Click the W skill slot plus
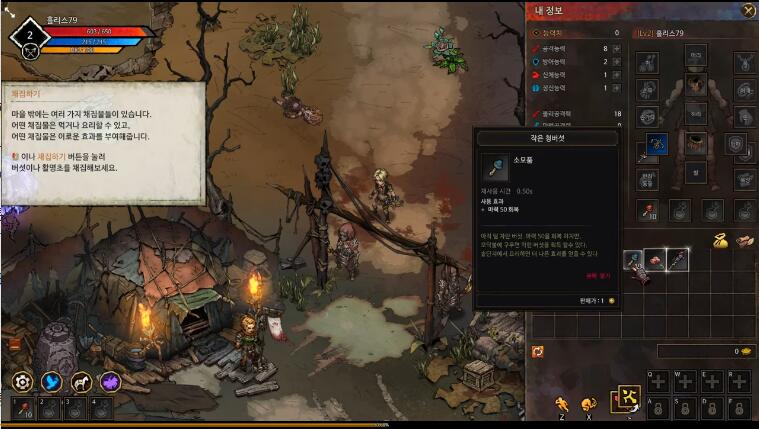759x429 pixels. point(684,380)
